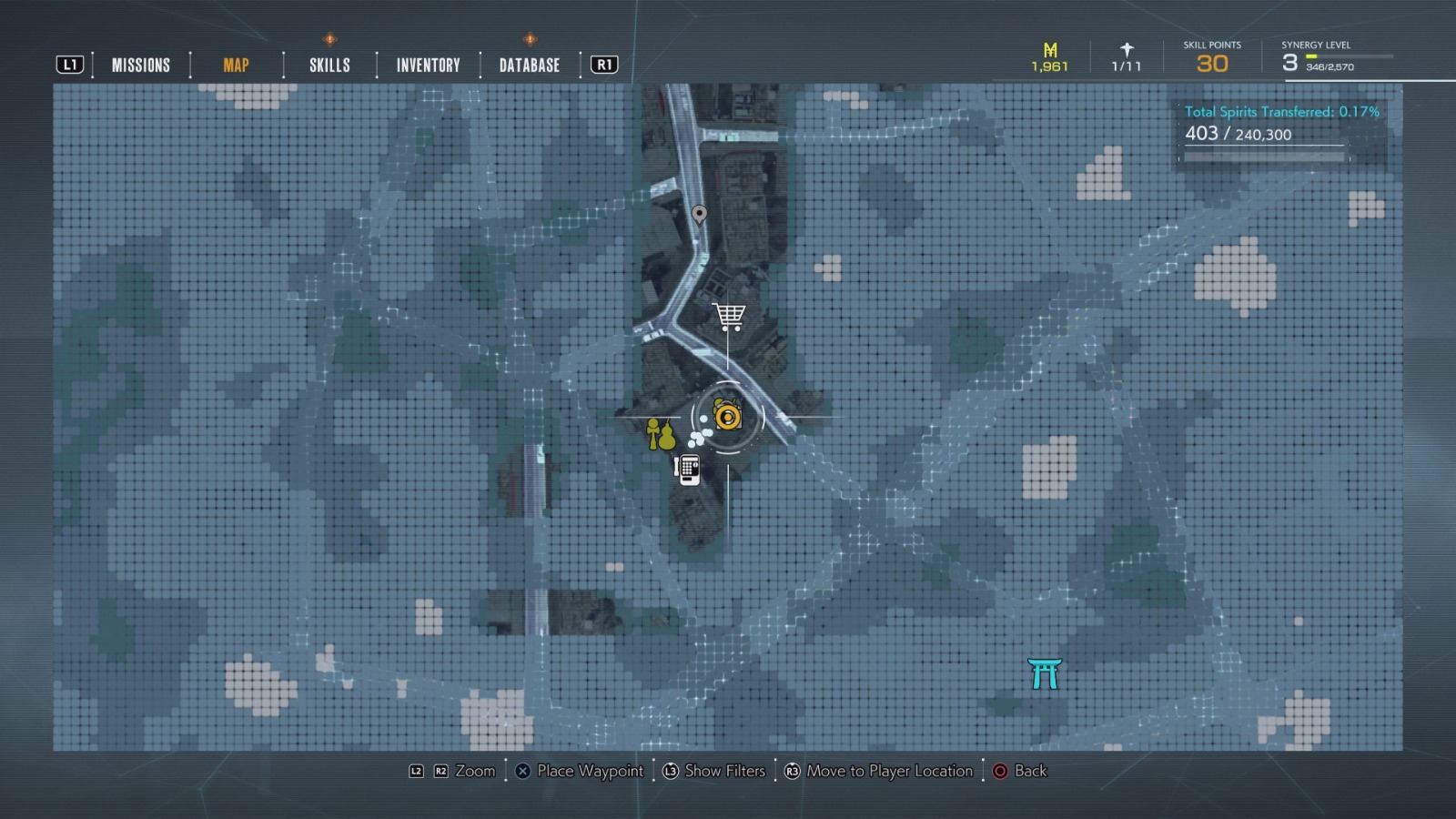
Task: Click Move to Player Location
Action: [890, 771]
